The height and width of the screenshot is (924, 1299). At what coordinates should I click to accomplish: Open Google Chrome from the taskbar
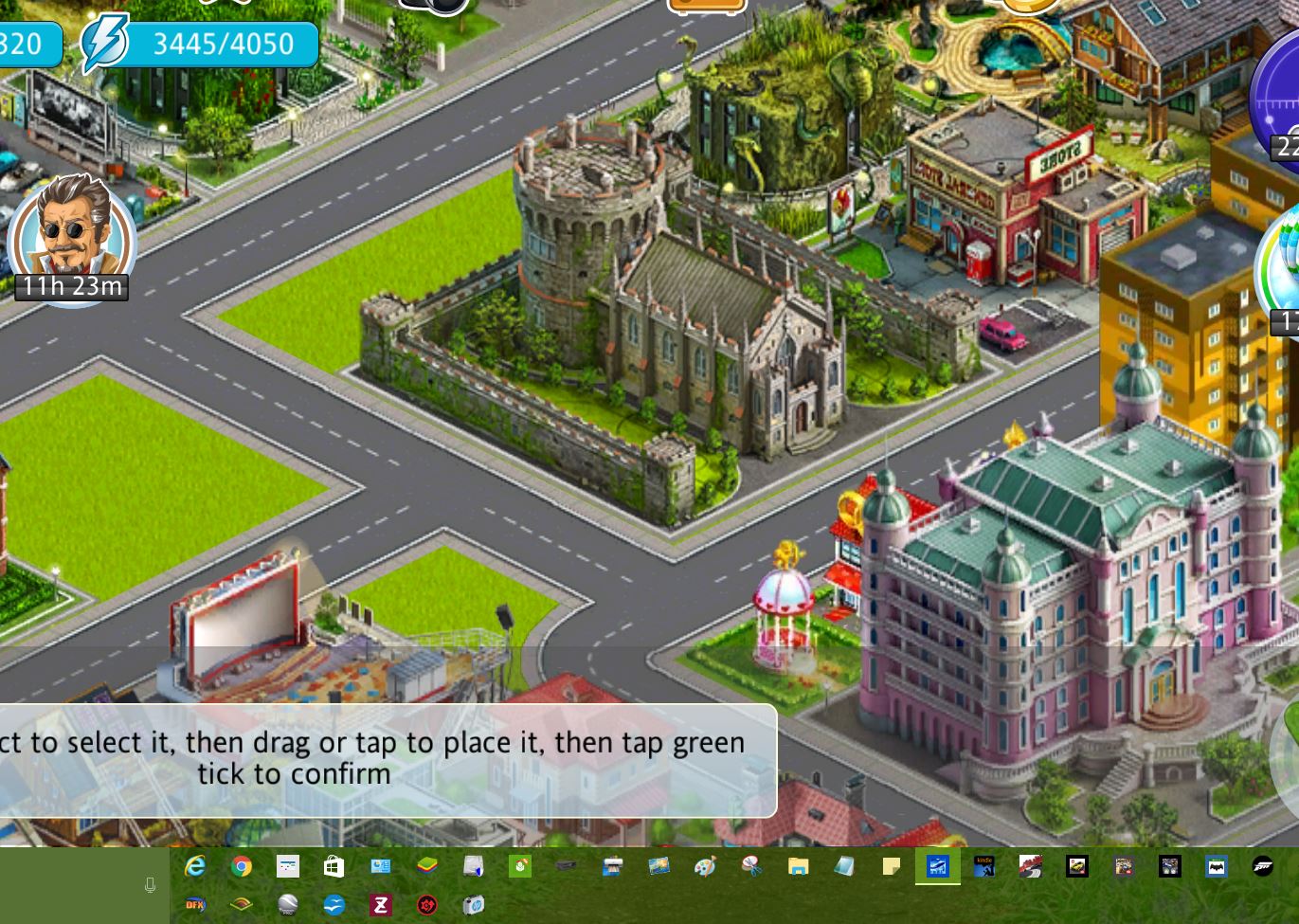[x=242, y=866]
